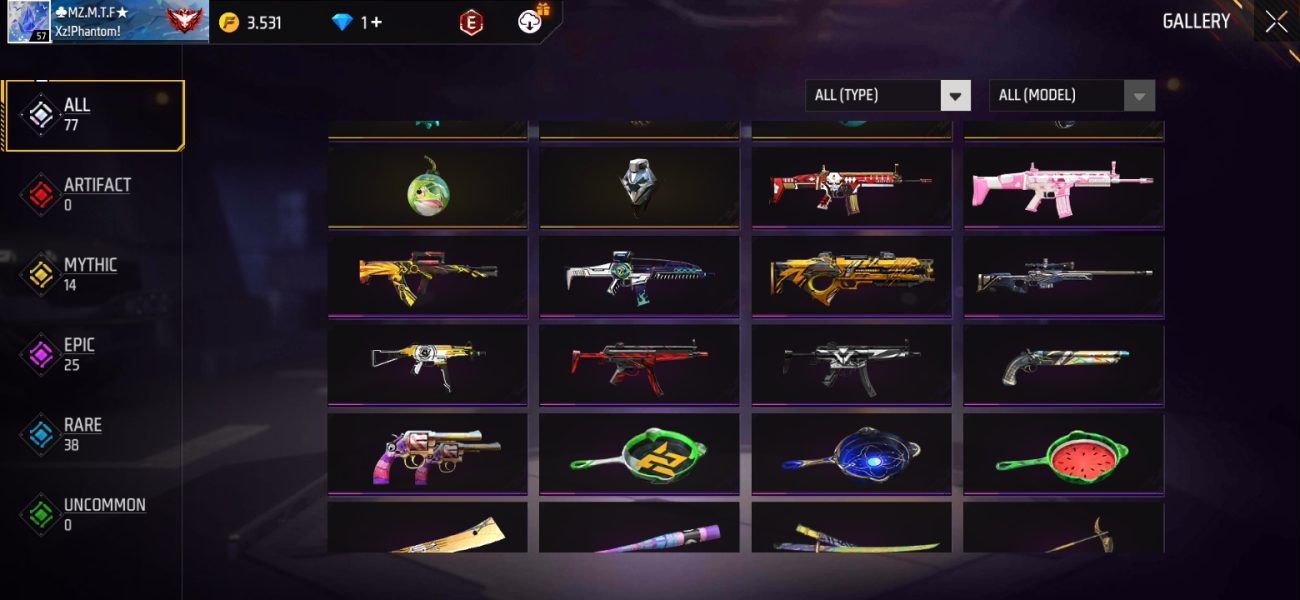Choose the dual purple revolvers skin
Image resolution: width=1300 pixels, height=600 pixels.
coord(427,452)
